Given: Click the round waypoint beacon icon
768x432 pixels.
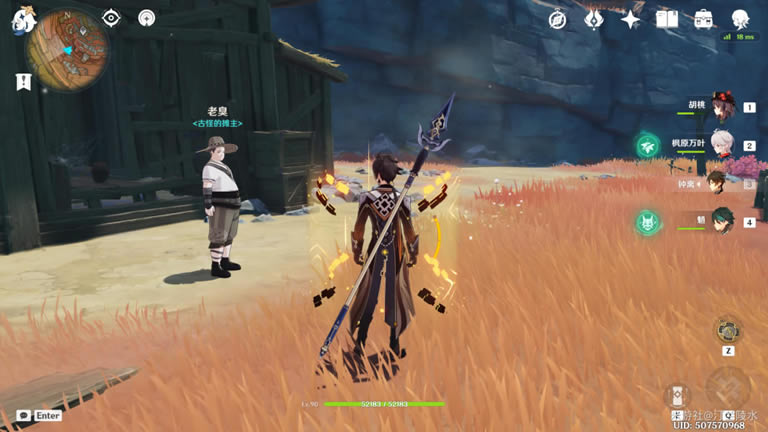Looking at the screenshot, I should [x=147, y=17].
